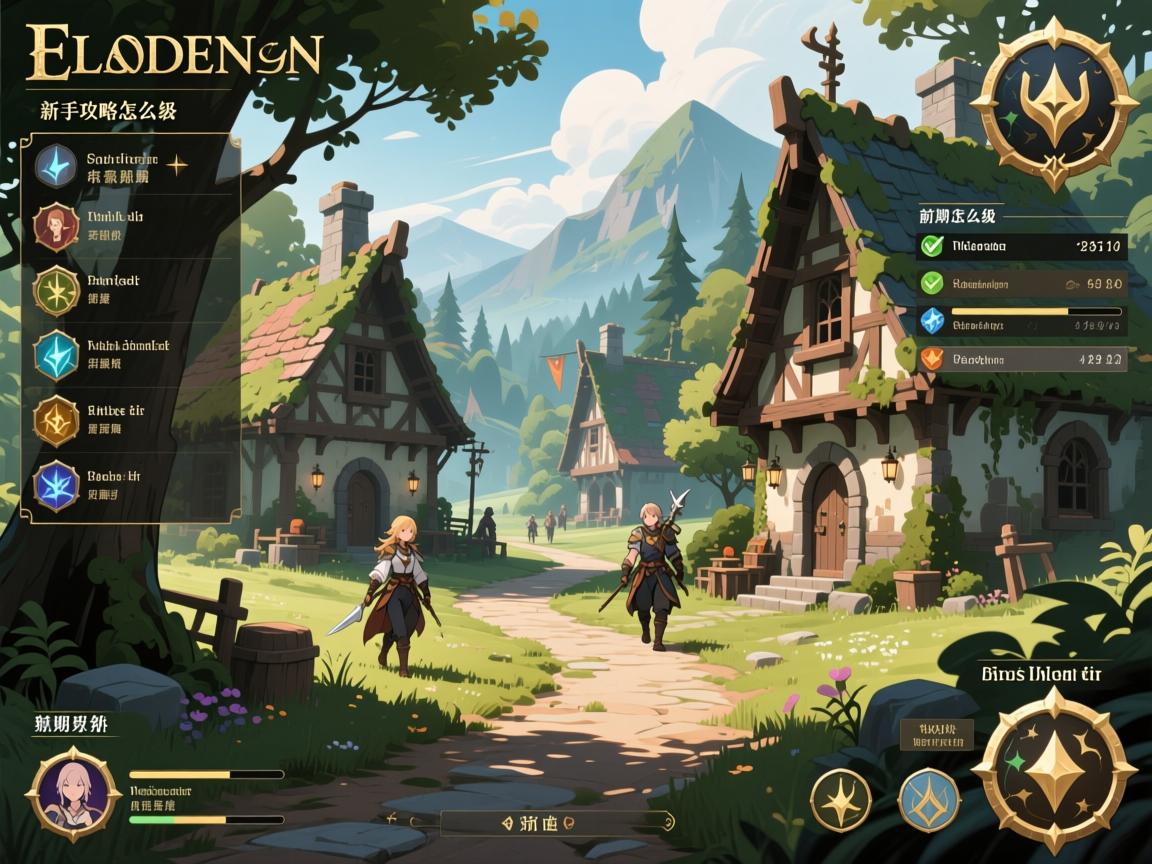Activate the teal crystal shard skill icon
The width and height of the screenshot is (1152, 864).
[56, 354]
